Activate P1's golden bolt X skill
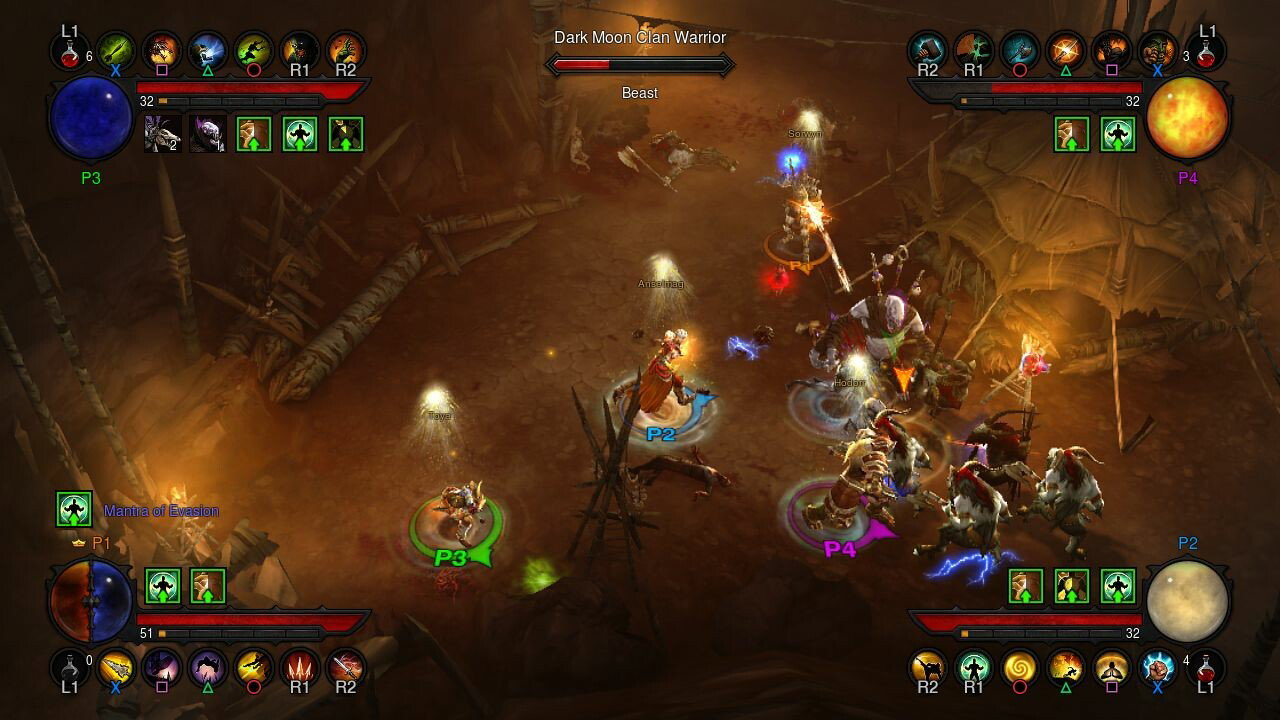Image resolution: width=1280 pixels, height=720 pixels. point(116,668)
